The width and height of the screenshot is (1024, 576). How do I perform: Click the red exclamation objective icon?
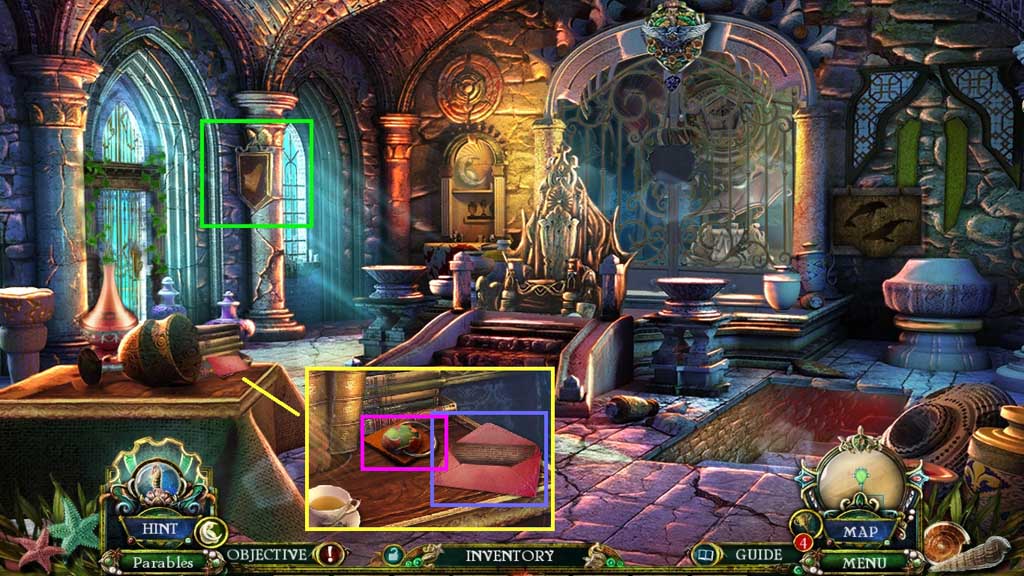(328, 555)
